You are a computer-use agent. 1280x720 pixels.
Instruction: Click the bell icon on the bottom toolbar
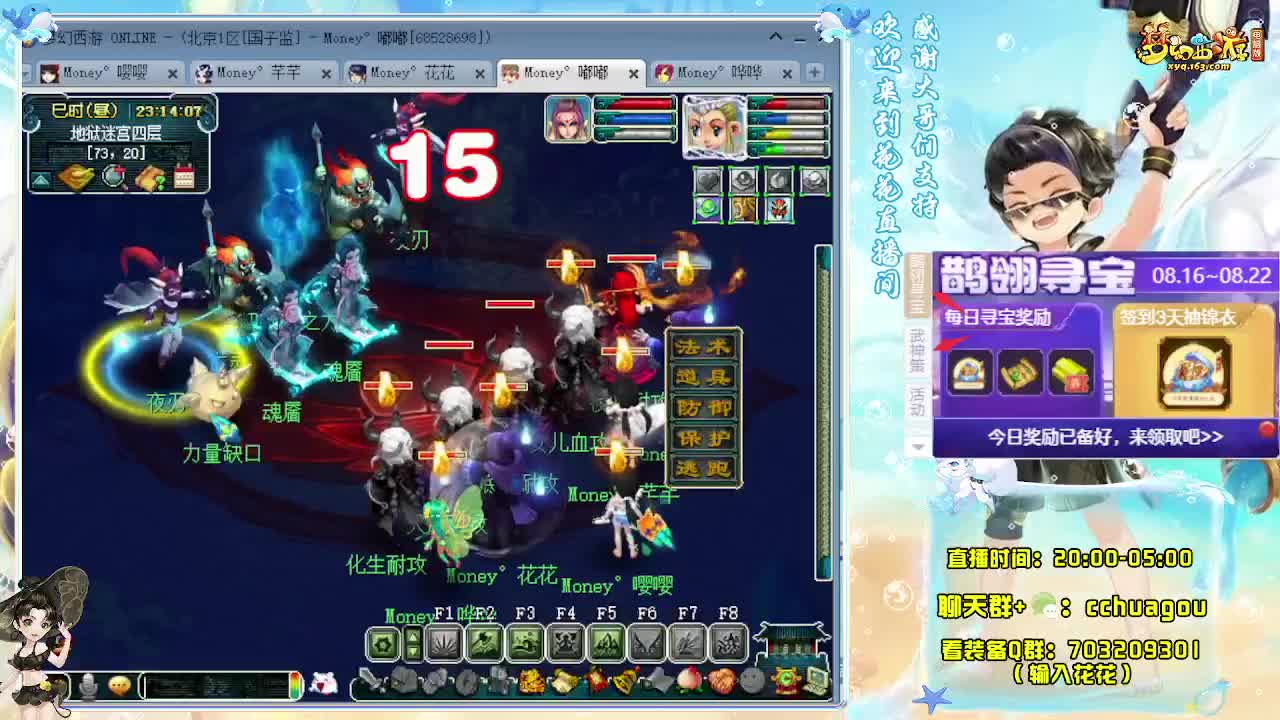tap(627, 682)
